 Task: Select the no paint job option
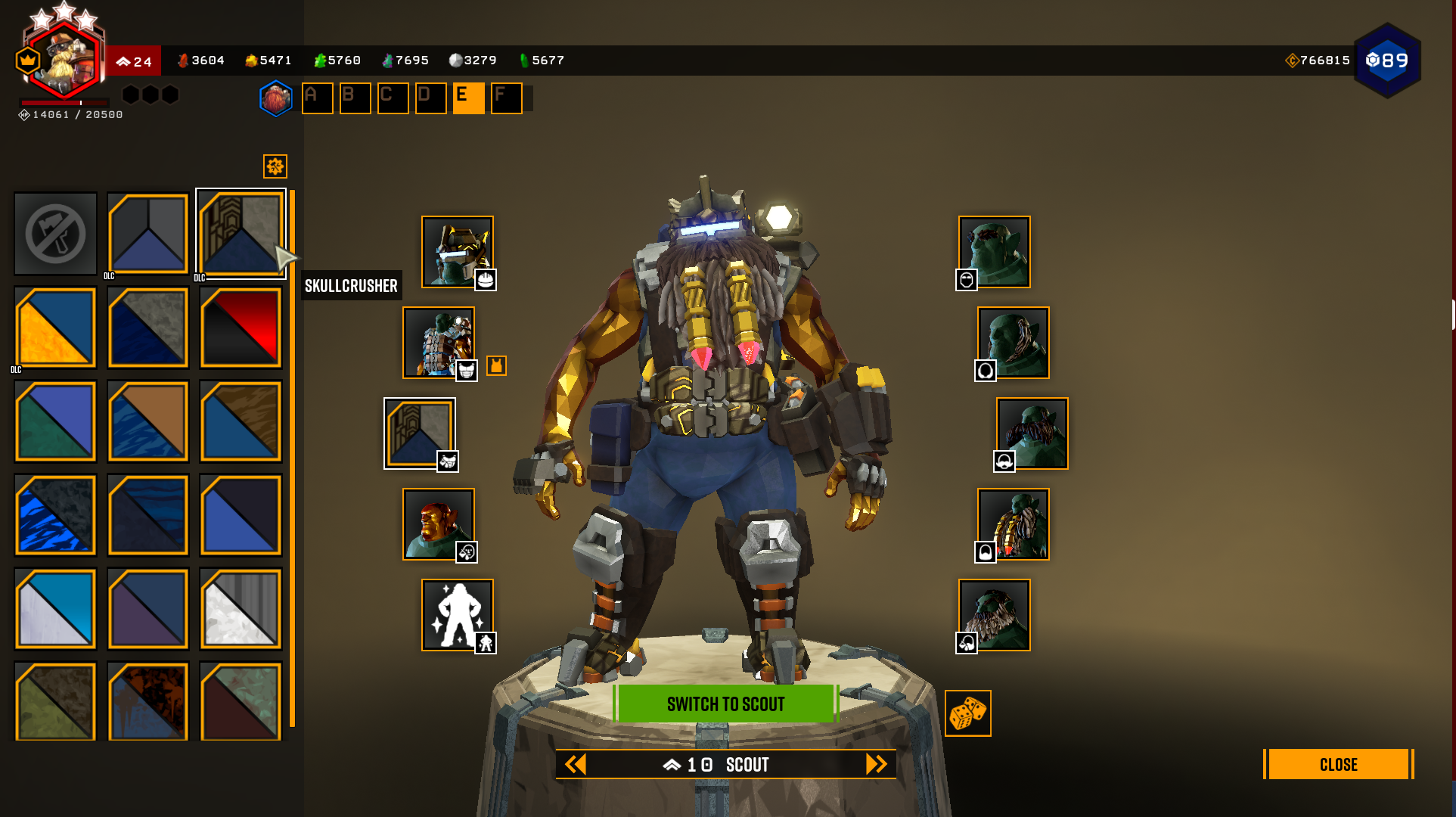coord(55,233)
